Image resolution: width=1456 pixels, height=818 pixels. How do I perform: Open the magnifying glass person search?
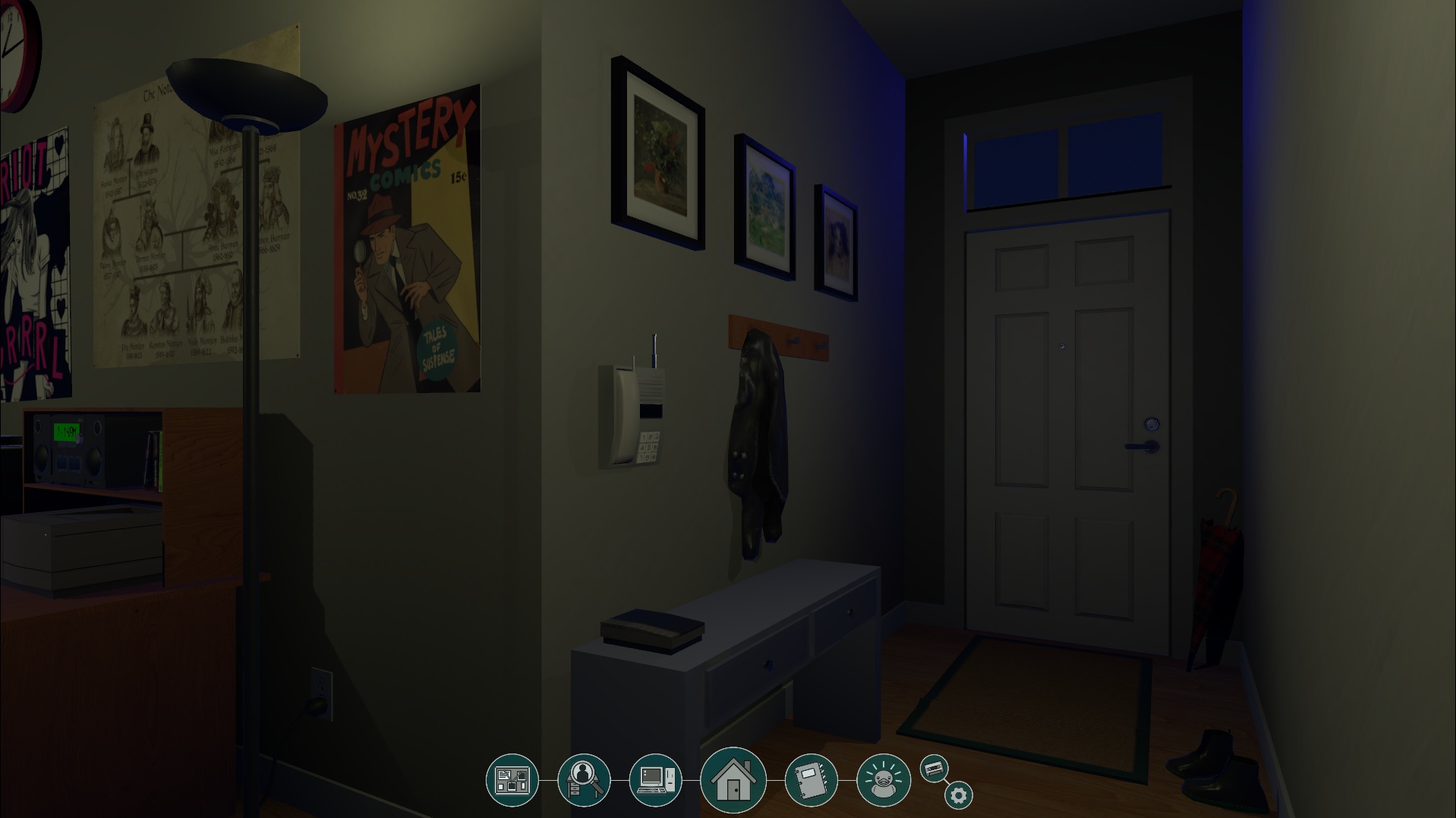tap(583, 780)
